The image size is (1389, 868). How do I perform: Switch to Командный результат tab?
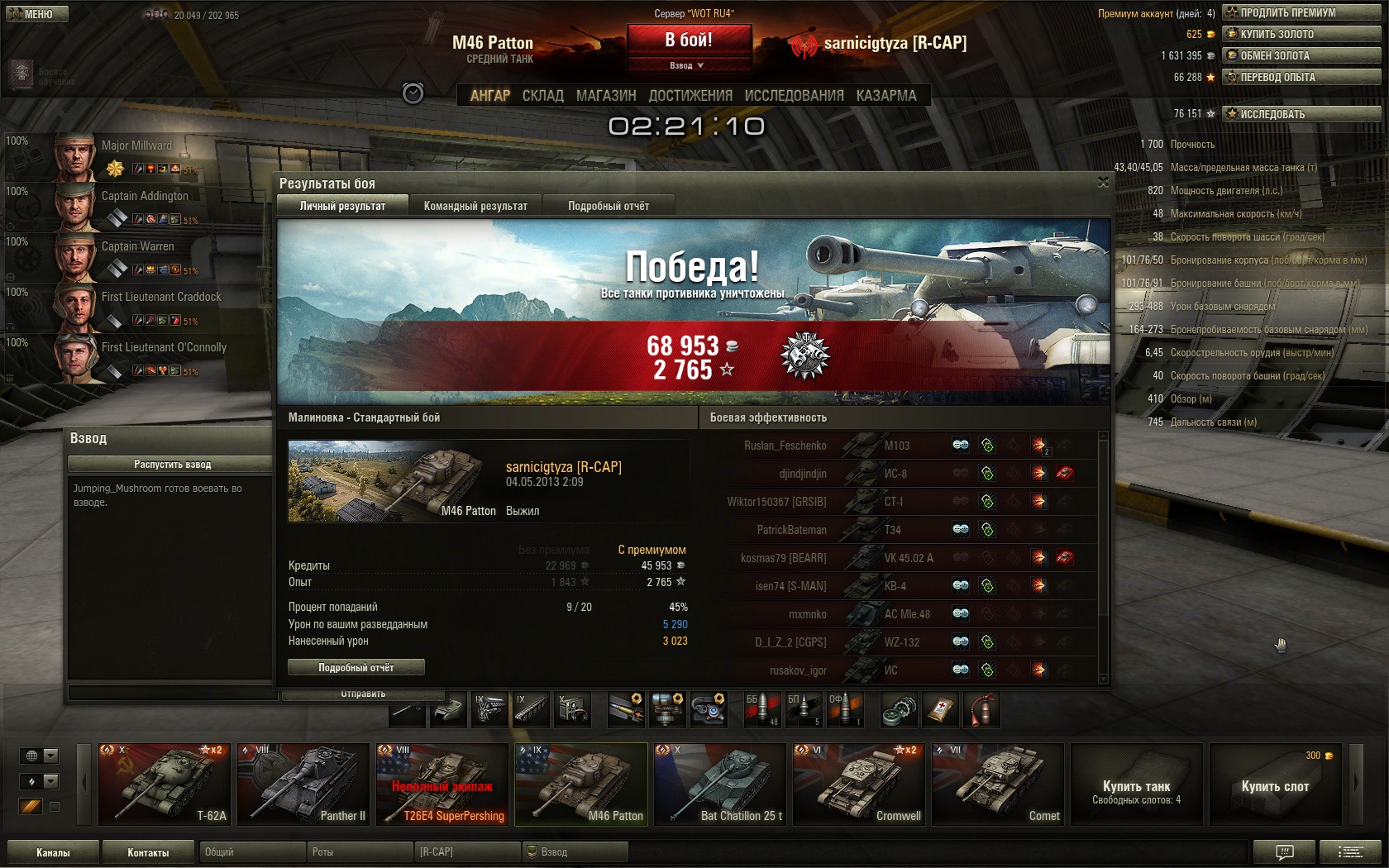point(475,206)
